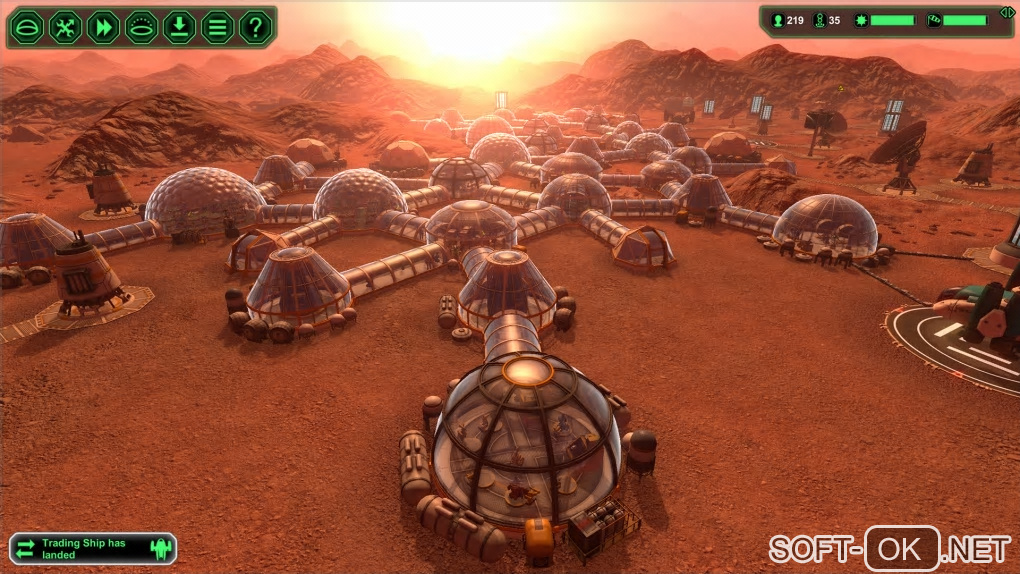1020x574 pixels.
Task: Open the question mark help button
Action: (x=255, y=26)
